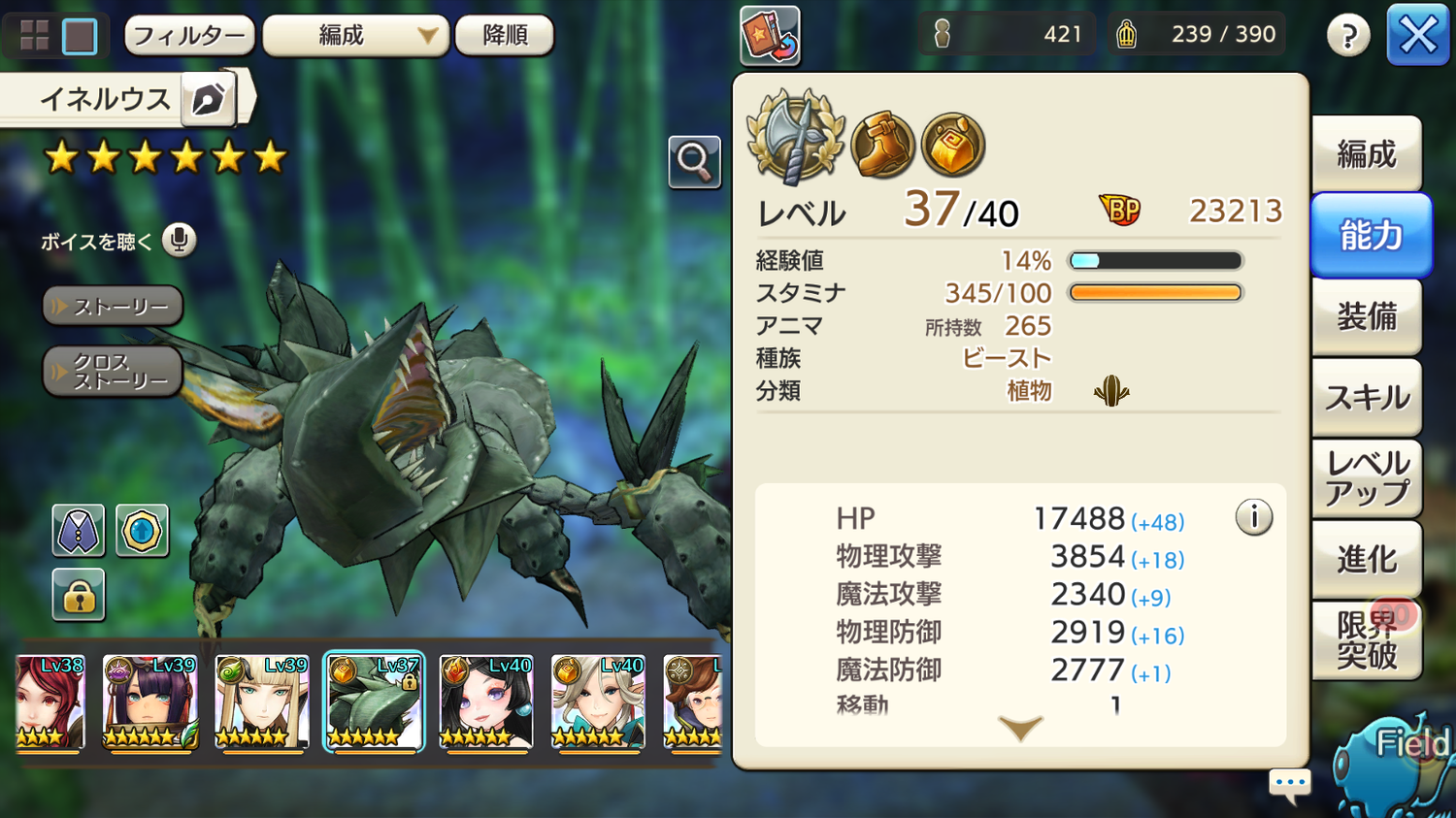Close the unit screen with the X button
The image size is (1456, 818).
pyautogui.click(x=1417, y=36)
